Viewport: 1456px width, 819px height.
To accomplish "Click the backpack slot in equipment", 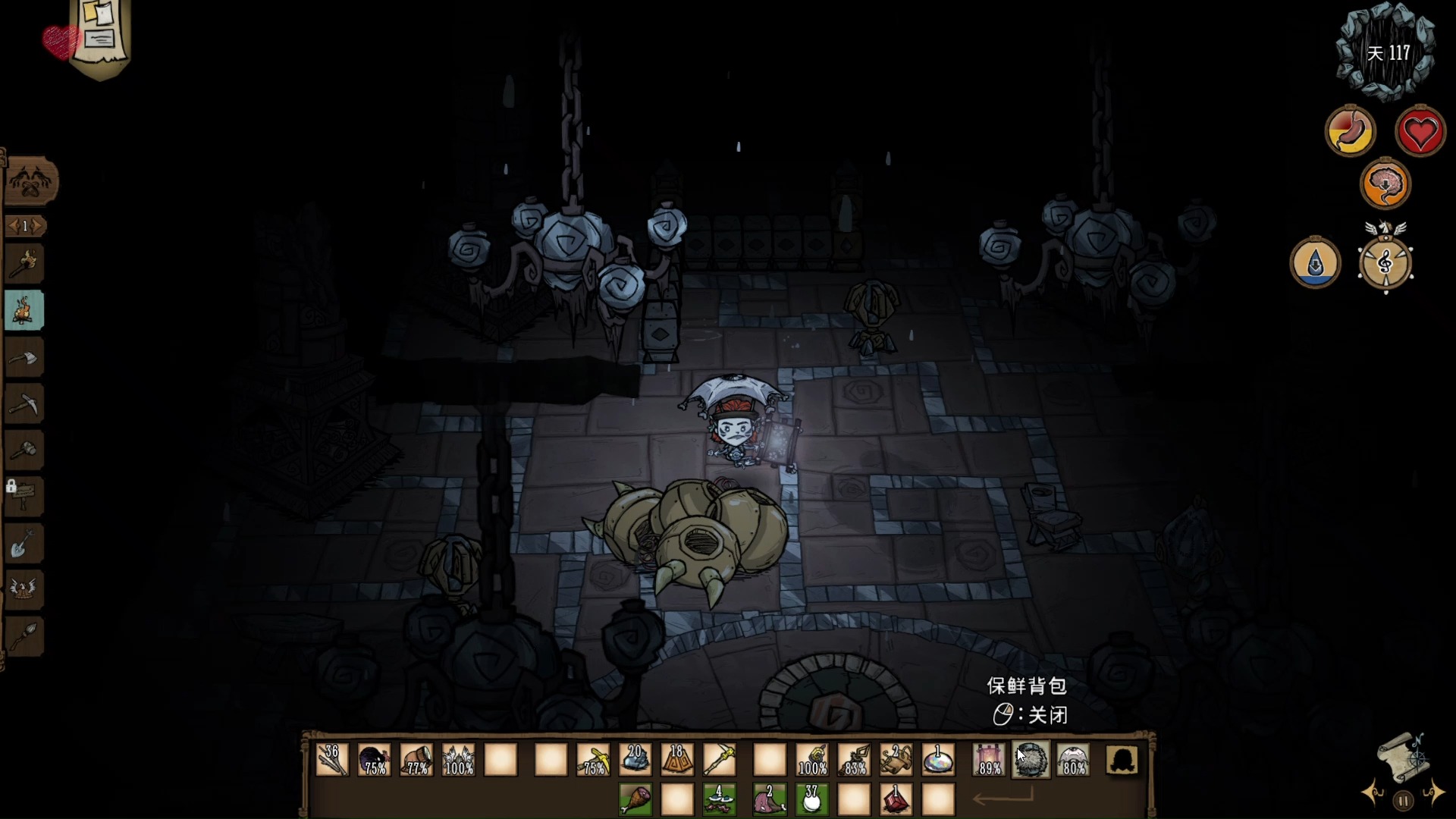I will 1031,759.
